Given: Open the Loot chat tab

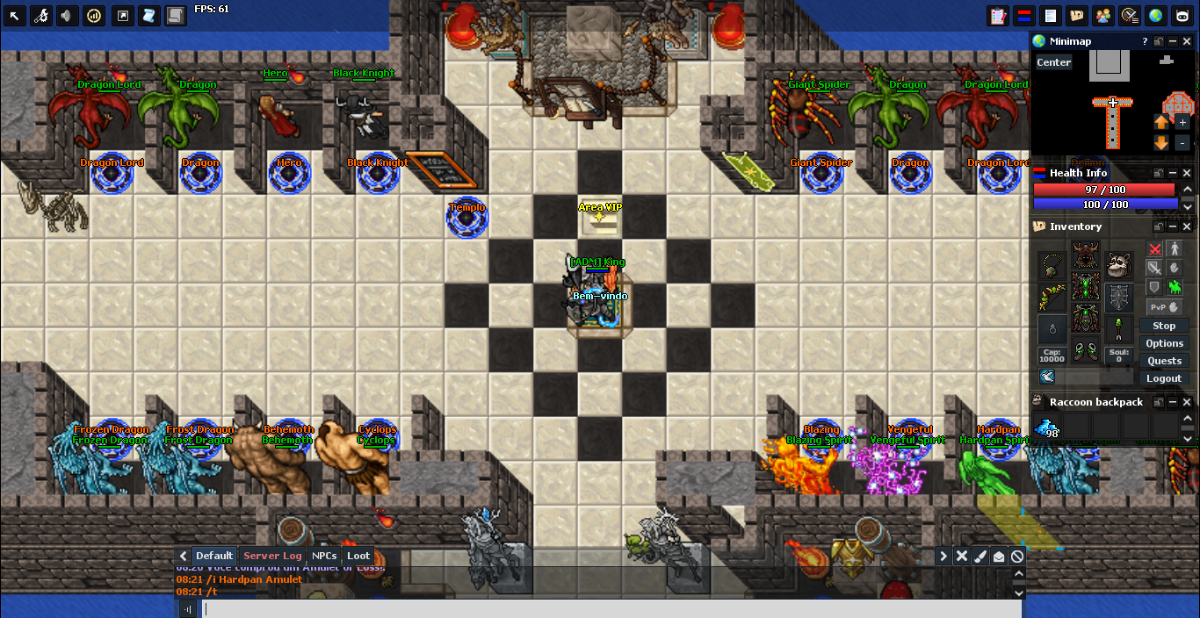Looking at the screenshot, I should coord(358,556).
